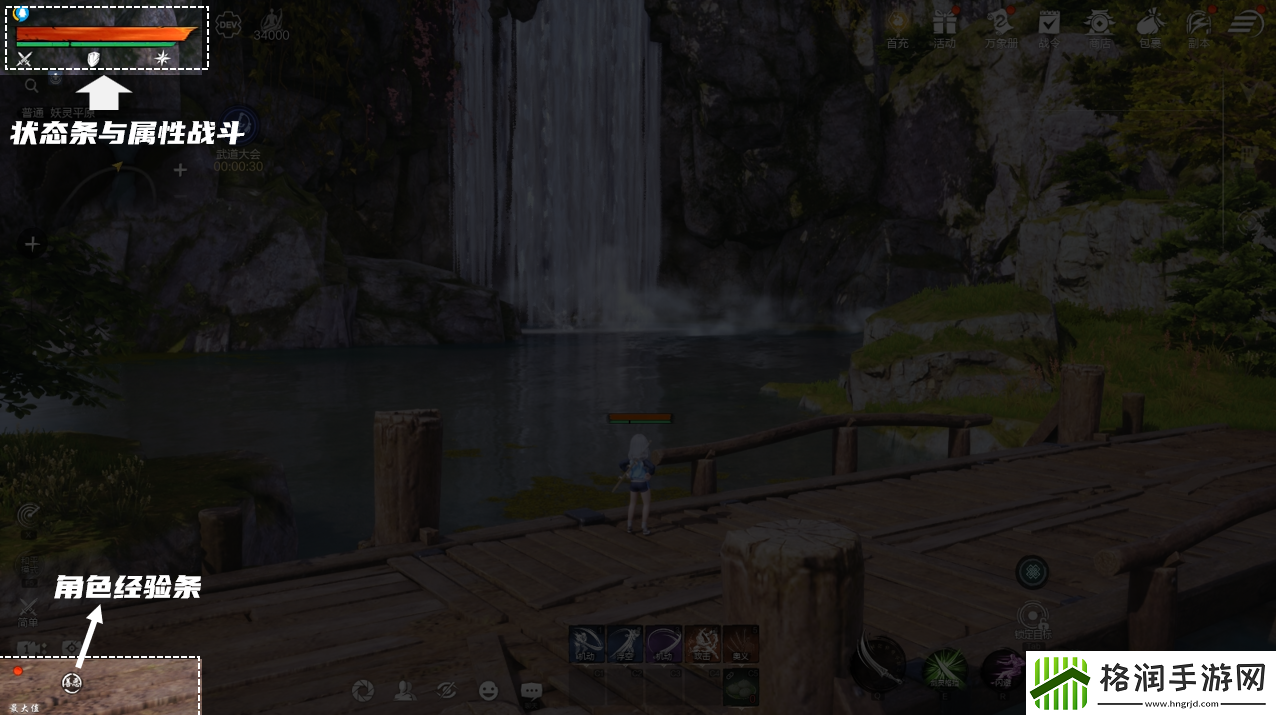This screenshot has height=715, width=1276.
Task: Activate the 浮空 launcher skill
Action: [x=624, y=644]
